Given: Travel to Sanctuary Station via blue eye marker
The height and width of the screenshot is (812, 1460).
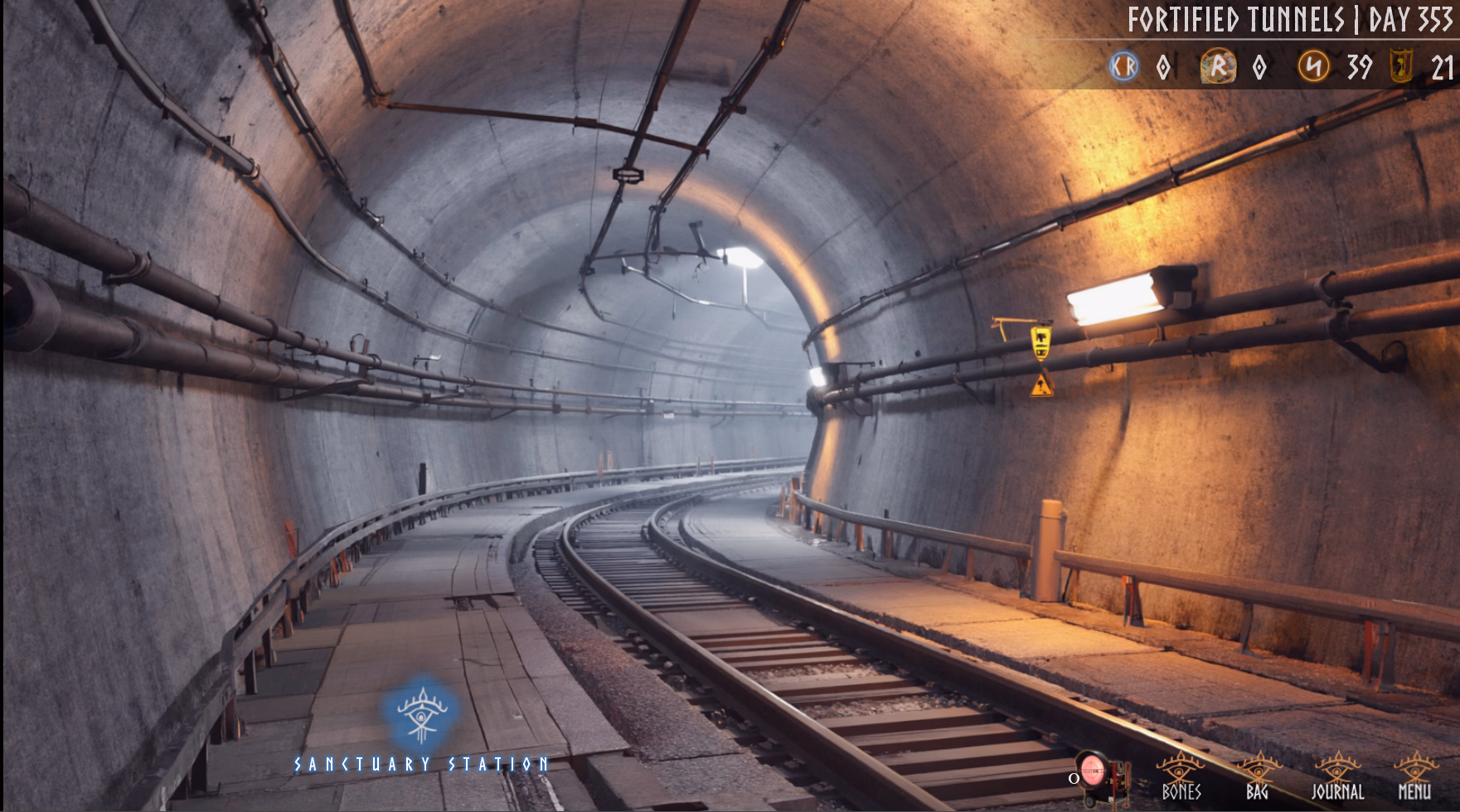Looking at the screenshot, I should click(422, 713).
